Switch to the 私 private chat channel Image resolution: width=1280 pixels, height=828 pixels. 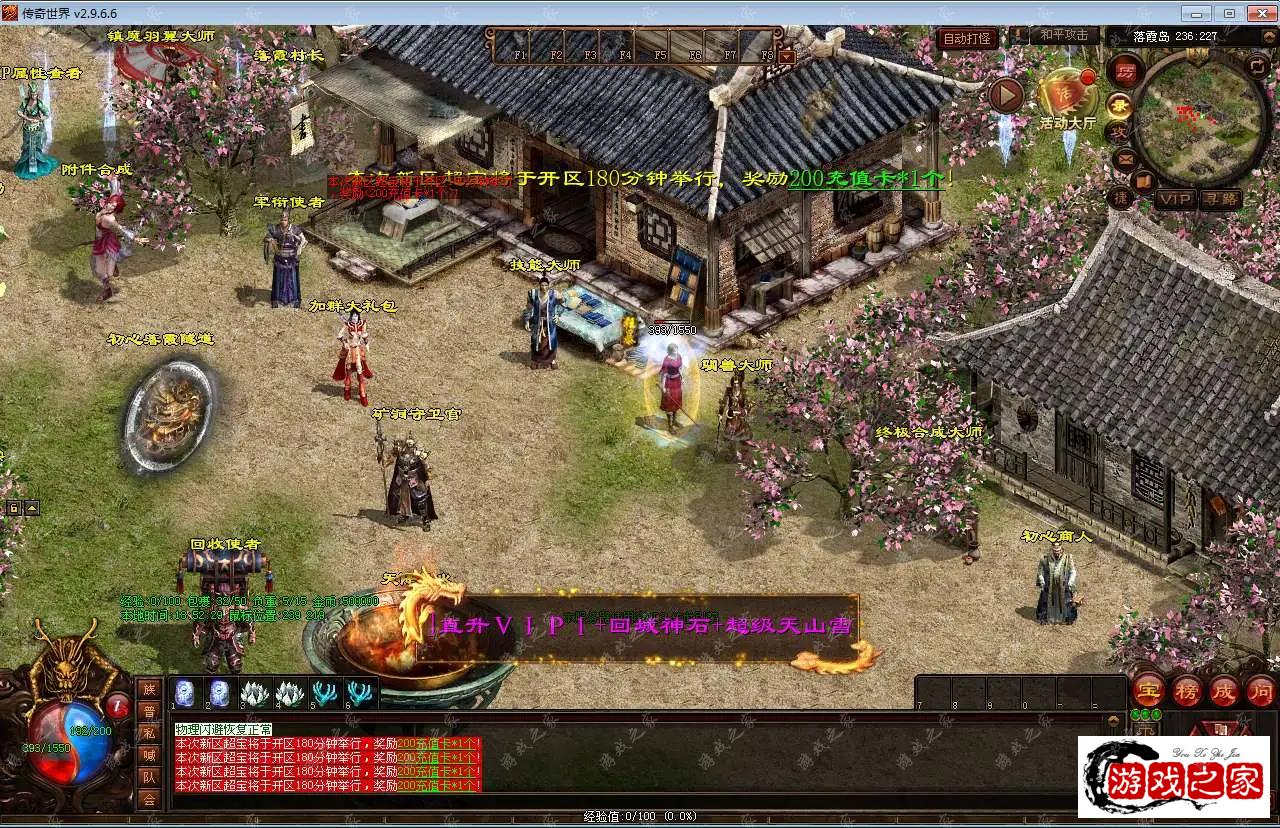pyautogui.click(x=149, y=733)
